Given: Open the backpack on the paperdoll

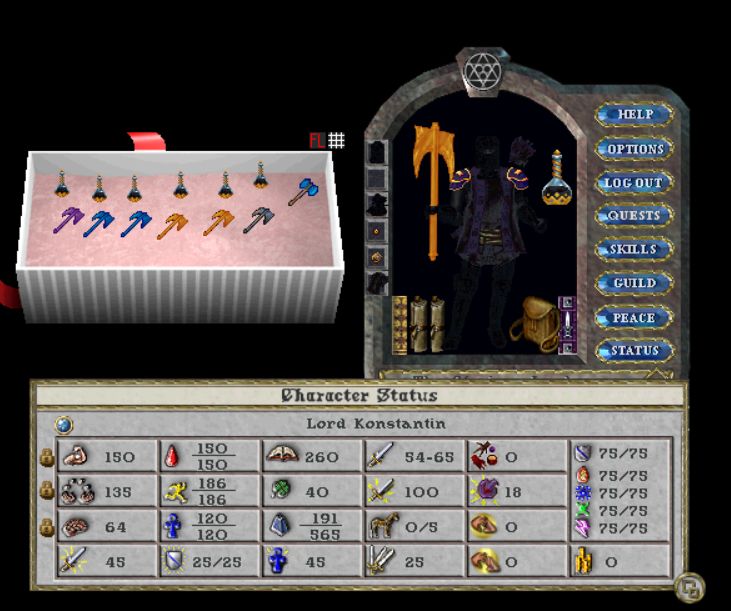Looking at the screenshot, I should (x=533, y=322).
